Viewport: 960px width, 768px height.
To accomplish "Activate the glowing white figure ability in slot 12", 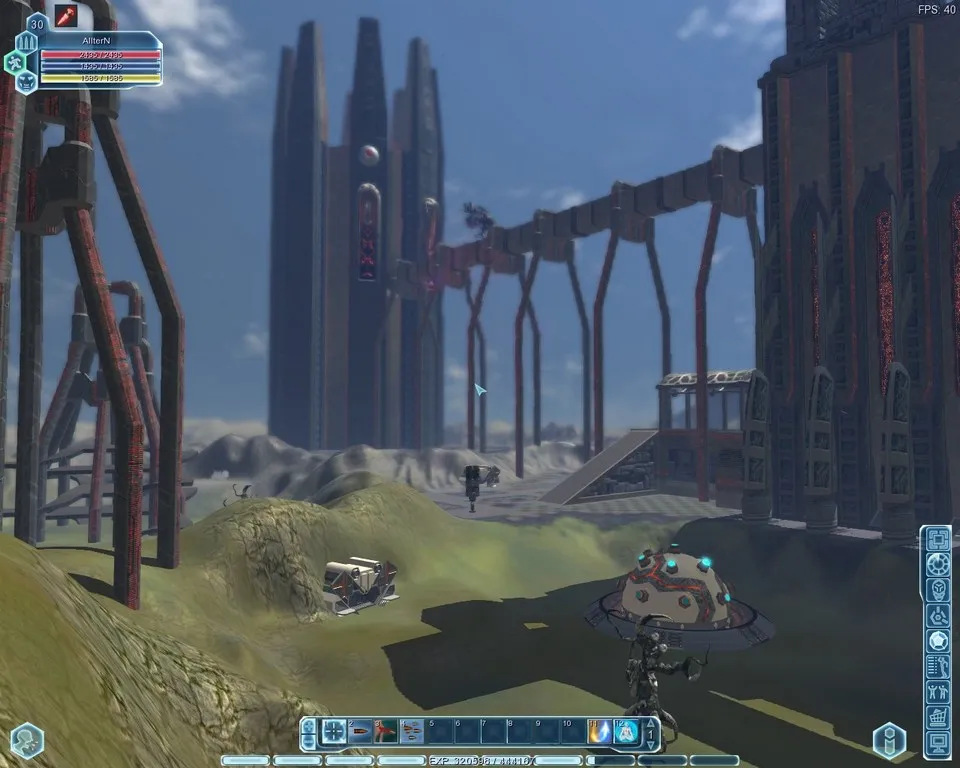I will (626, 731).
